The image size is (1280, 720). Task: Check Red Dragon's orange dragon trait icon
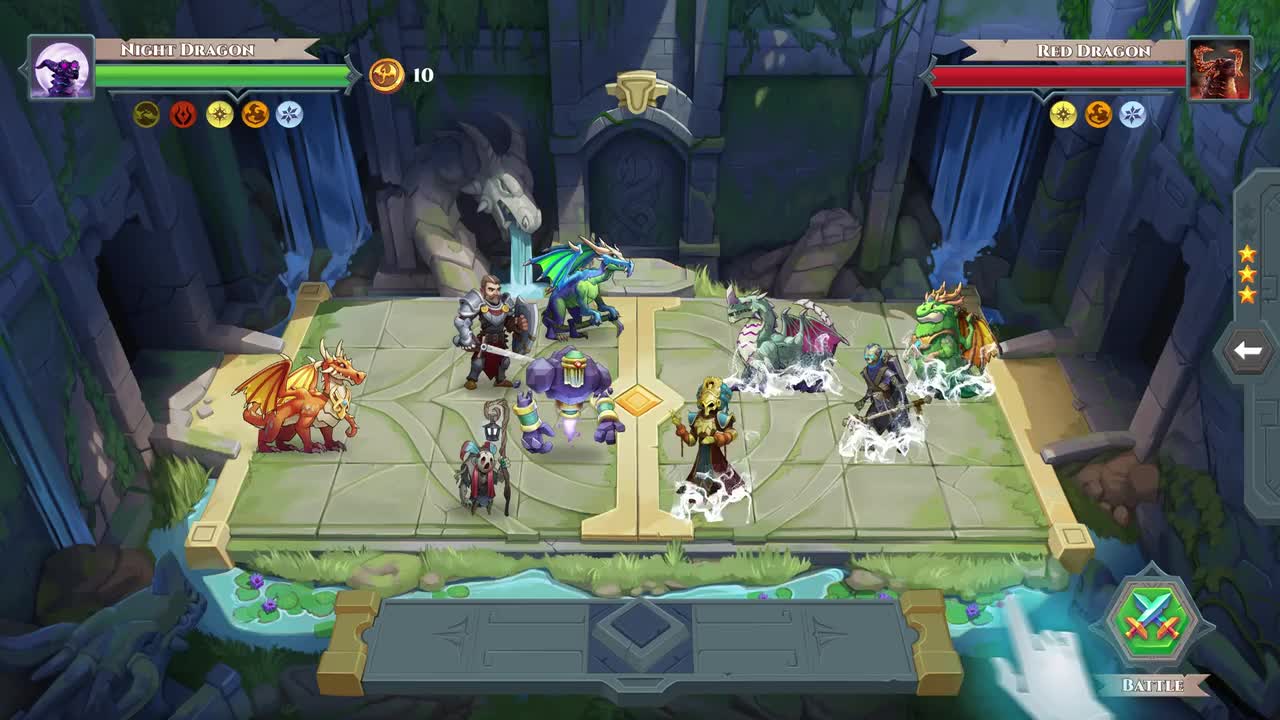point(1098,115)
